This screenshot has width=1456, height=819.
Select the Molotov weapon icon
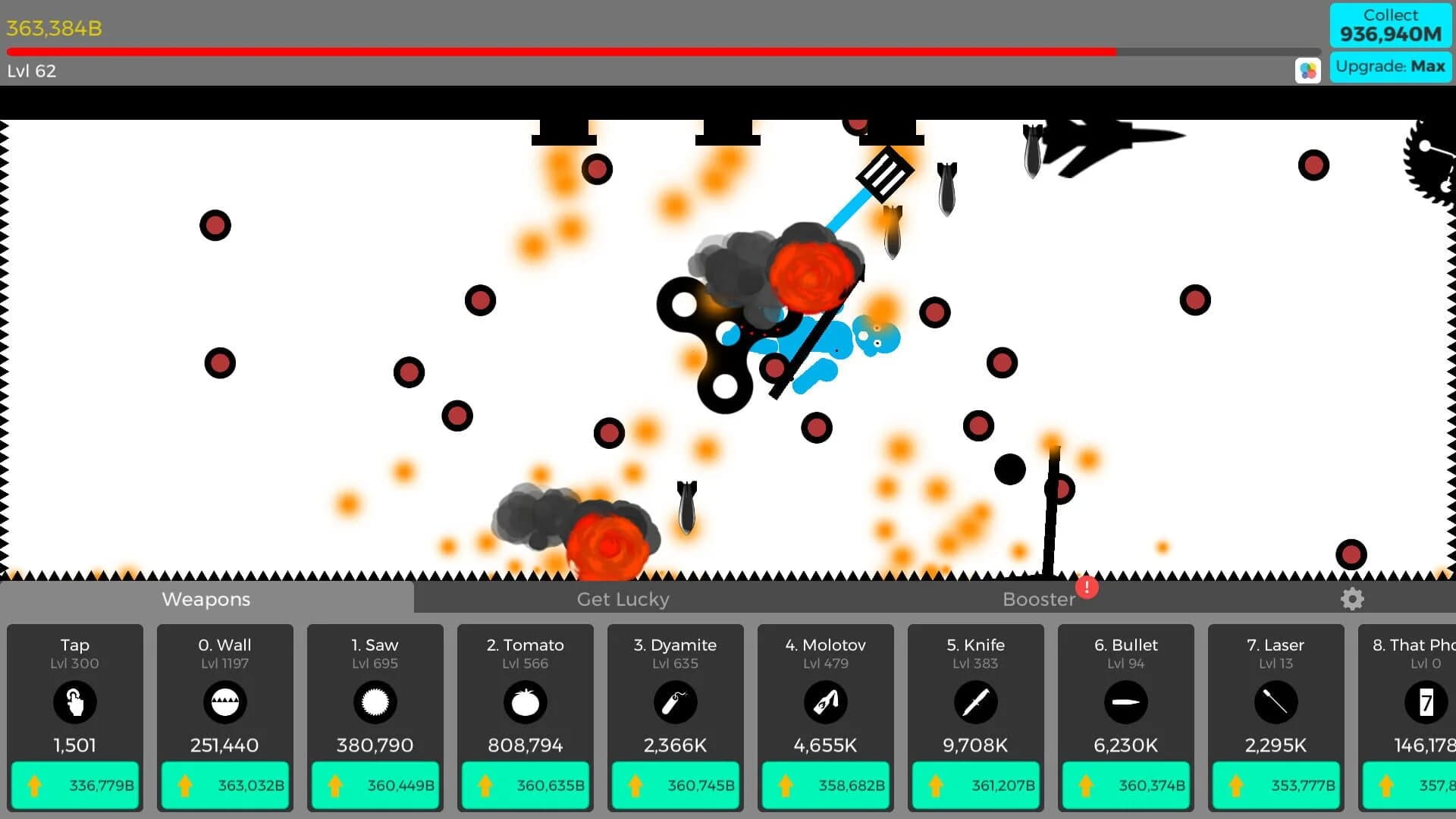[825, 702]
